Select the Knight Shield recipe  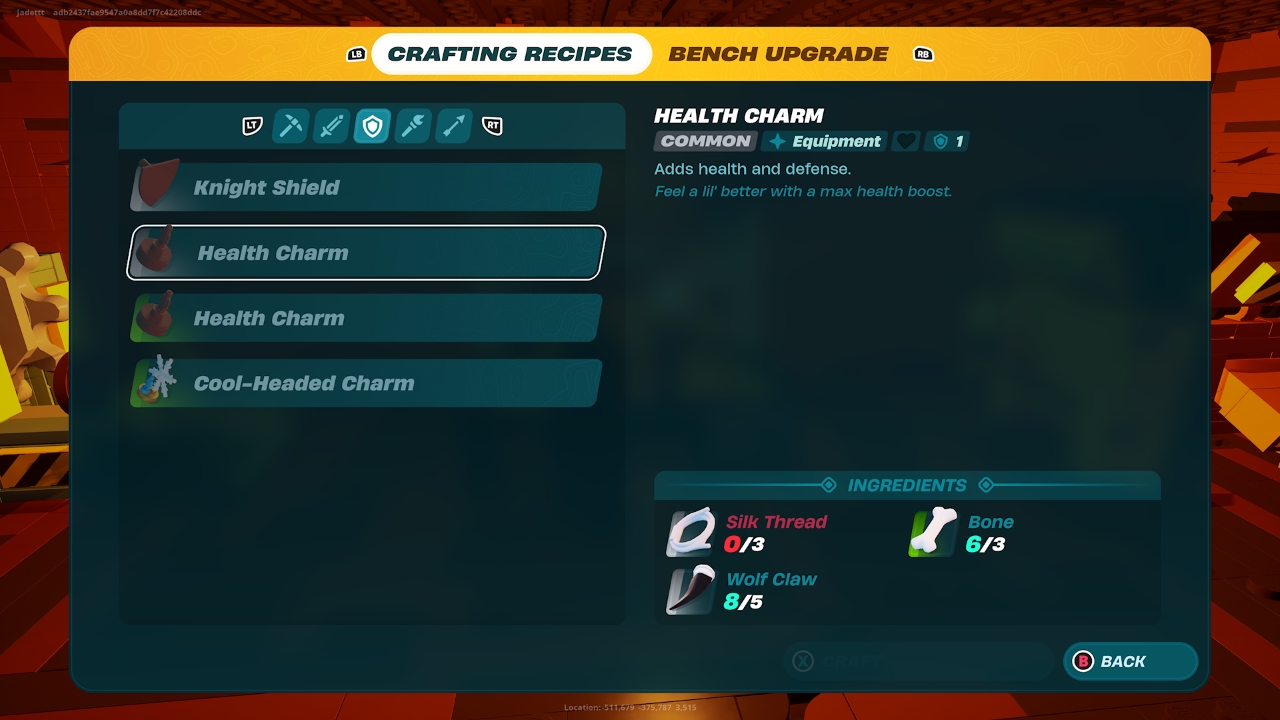coord(366,188)
